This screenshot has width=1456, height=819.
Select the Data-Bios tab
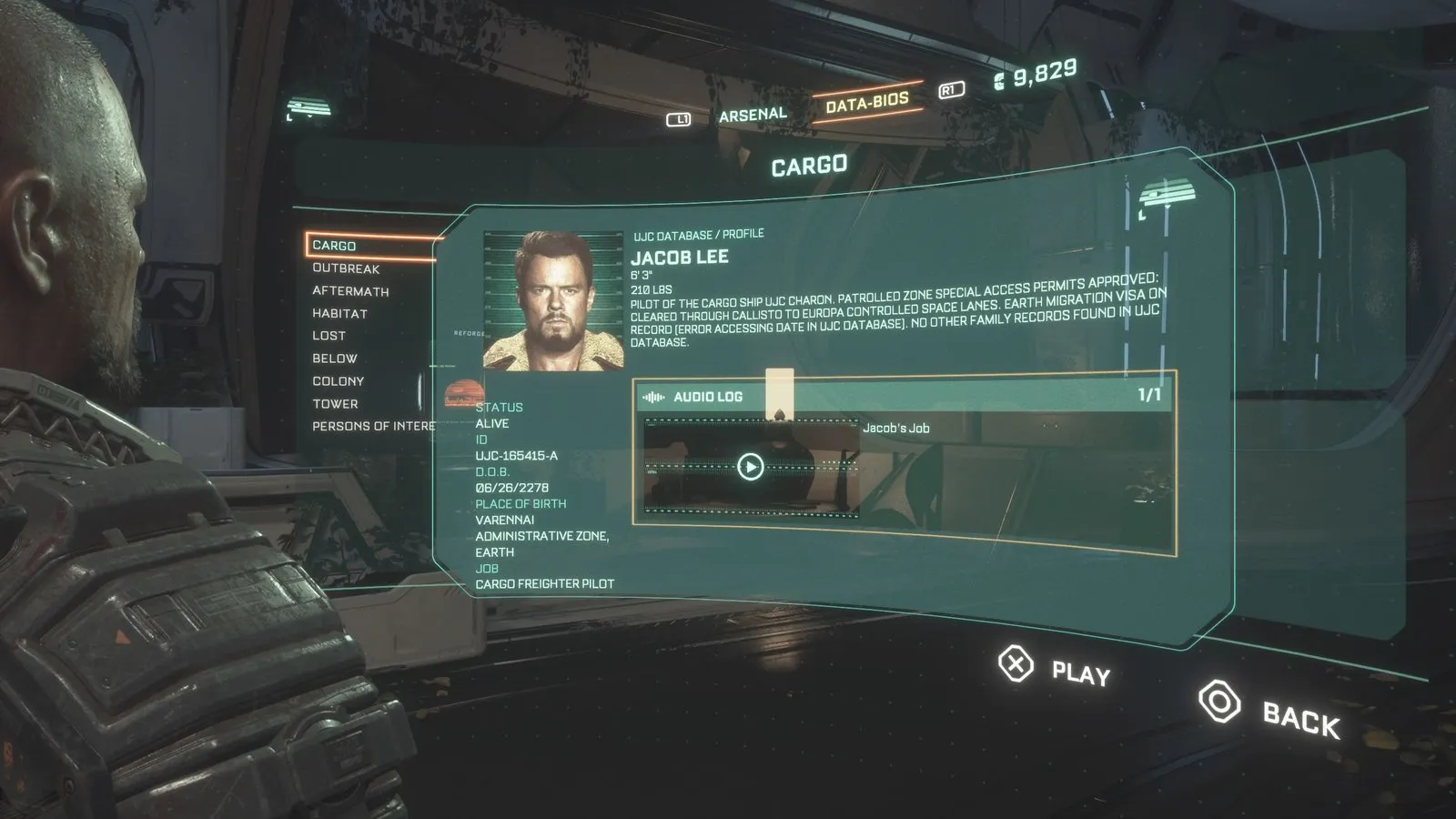pyautogui.click(x=866, y=102)
